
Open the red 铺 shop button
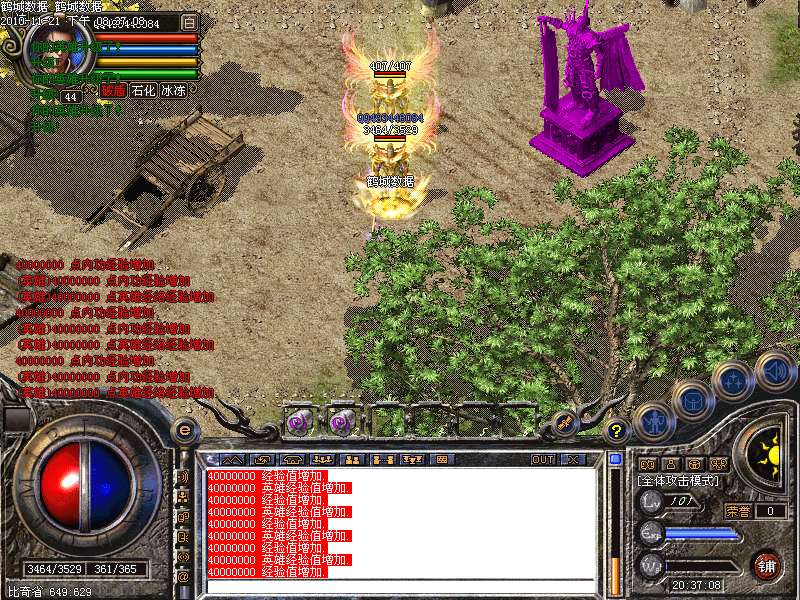[766, 565]
